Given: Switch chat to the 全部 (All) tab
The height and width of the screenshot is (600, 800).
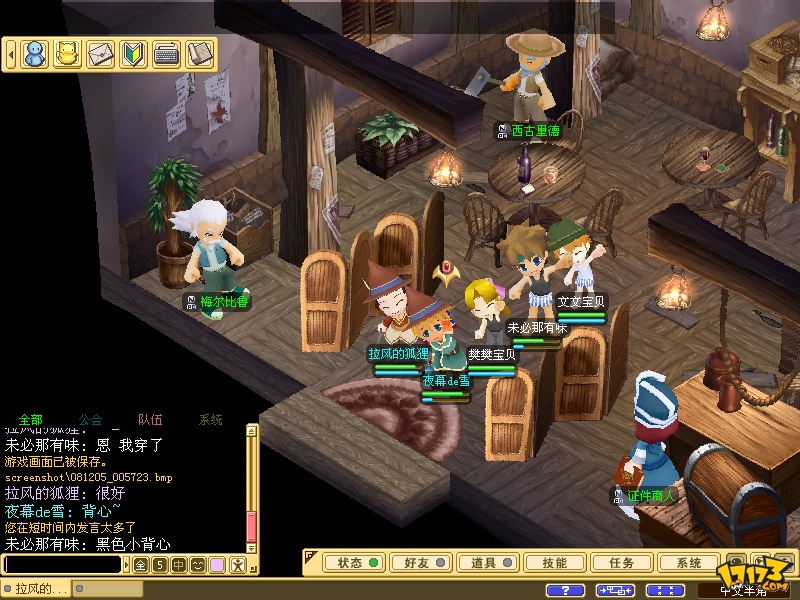Looking at the screenshot, I should pos(30,420).
